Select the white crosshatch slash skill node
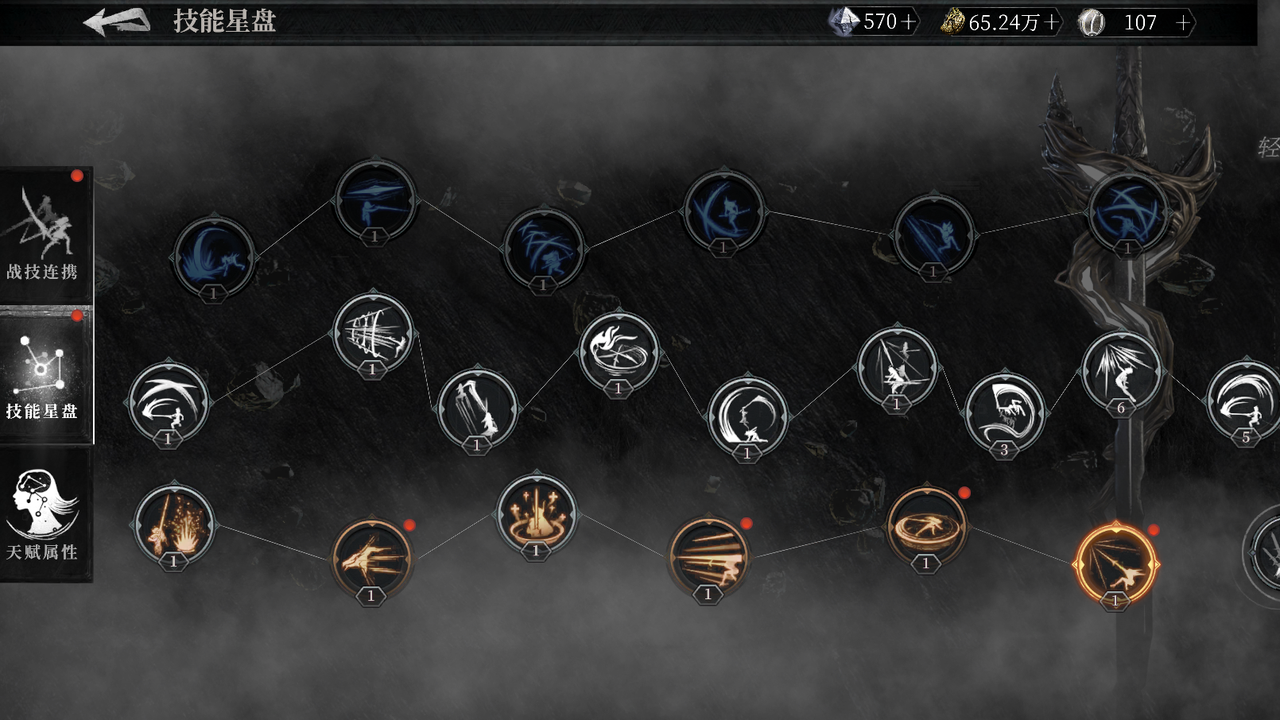The width and height of the screenshot is (1280, 720). 373,331
